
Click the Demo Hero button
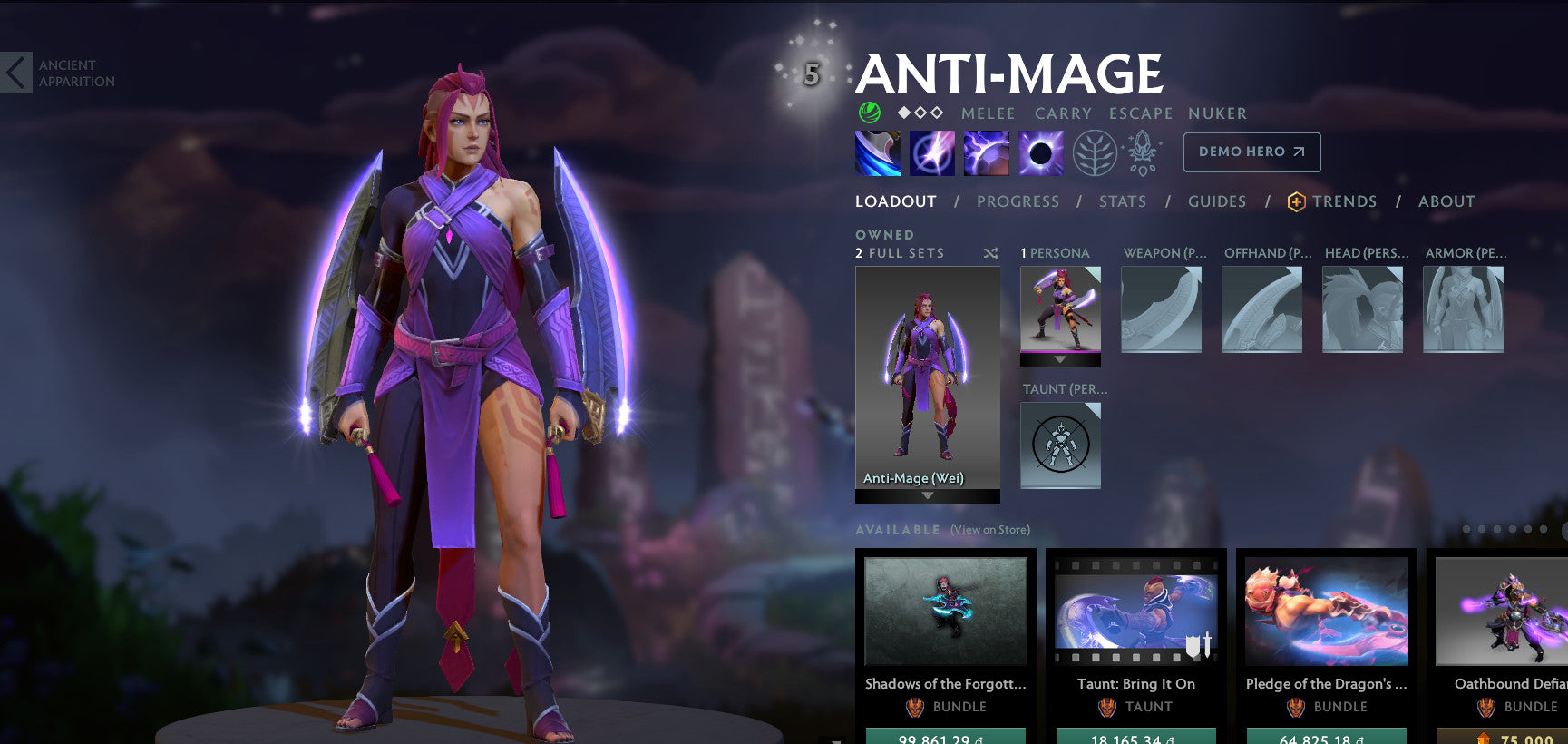(1251, 152)
